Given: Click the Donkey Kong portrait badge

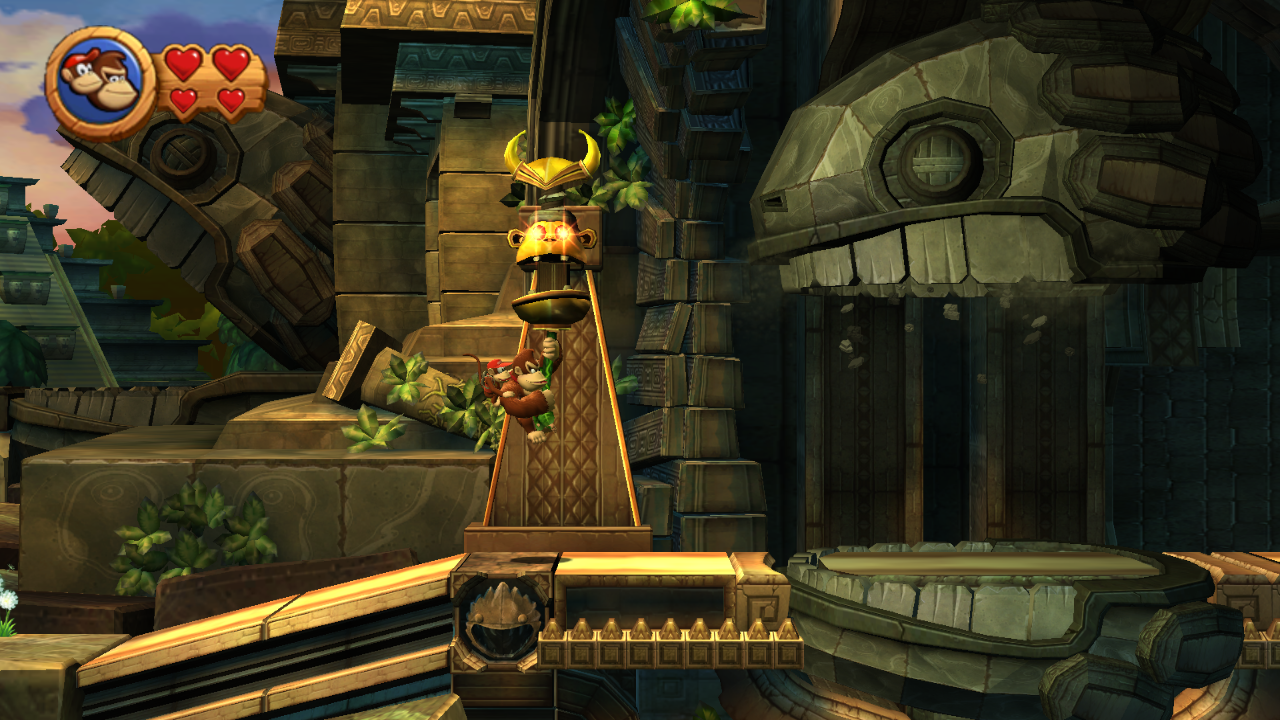Looking at the screenshot, I should tap(100, 82).
